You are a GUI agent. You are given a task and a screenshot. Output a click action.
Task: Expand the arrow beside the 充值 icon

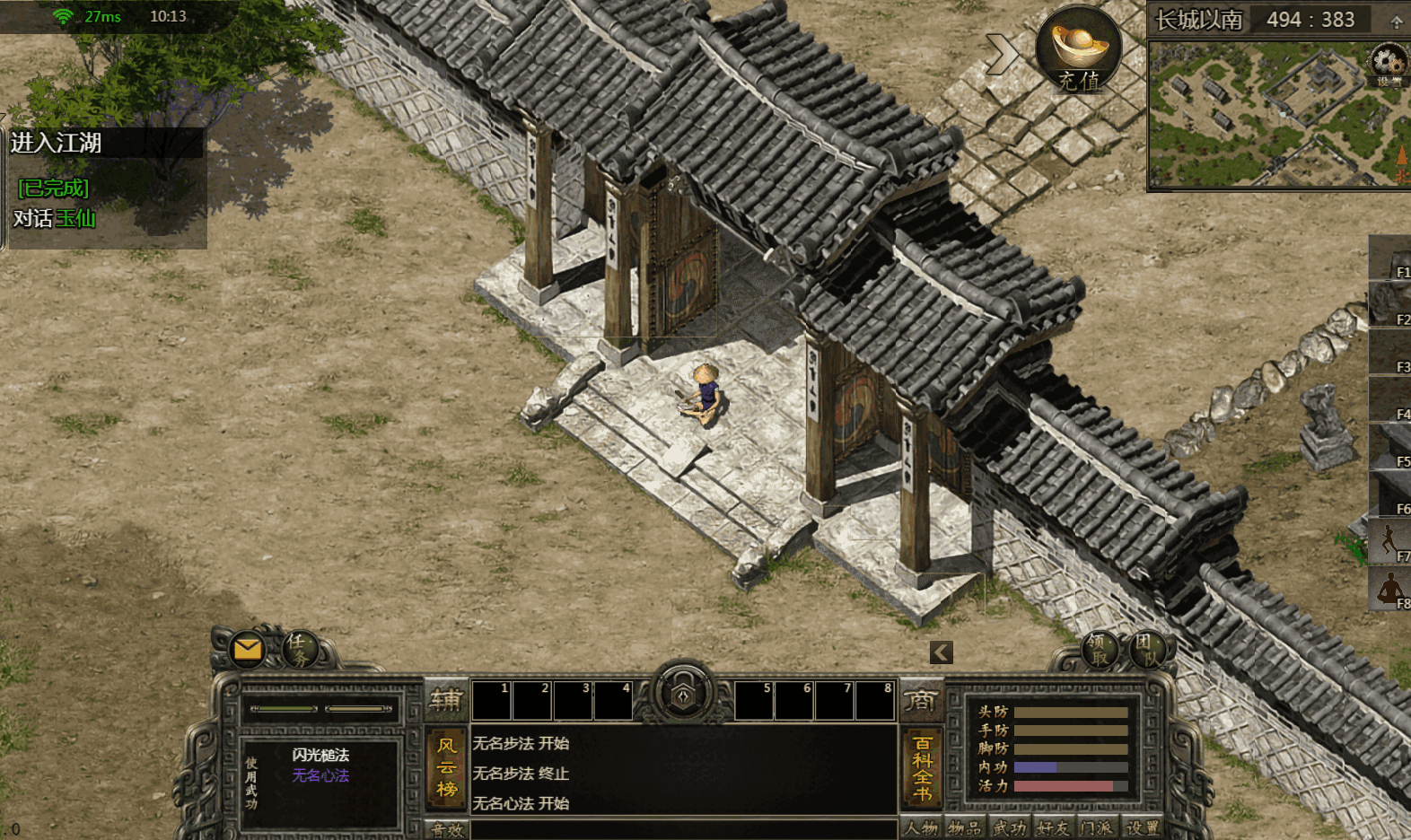(1001, 54)
